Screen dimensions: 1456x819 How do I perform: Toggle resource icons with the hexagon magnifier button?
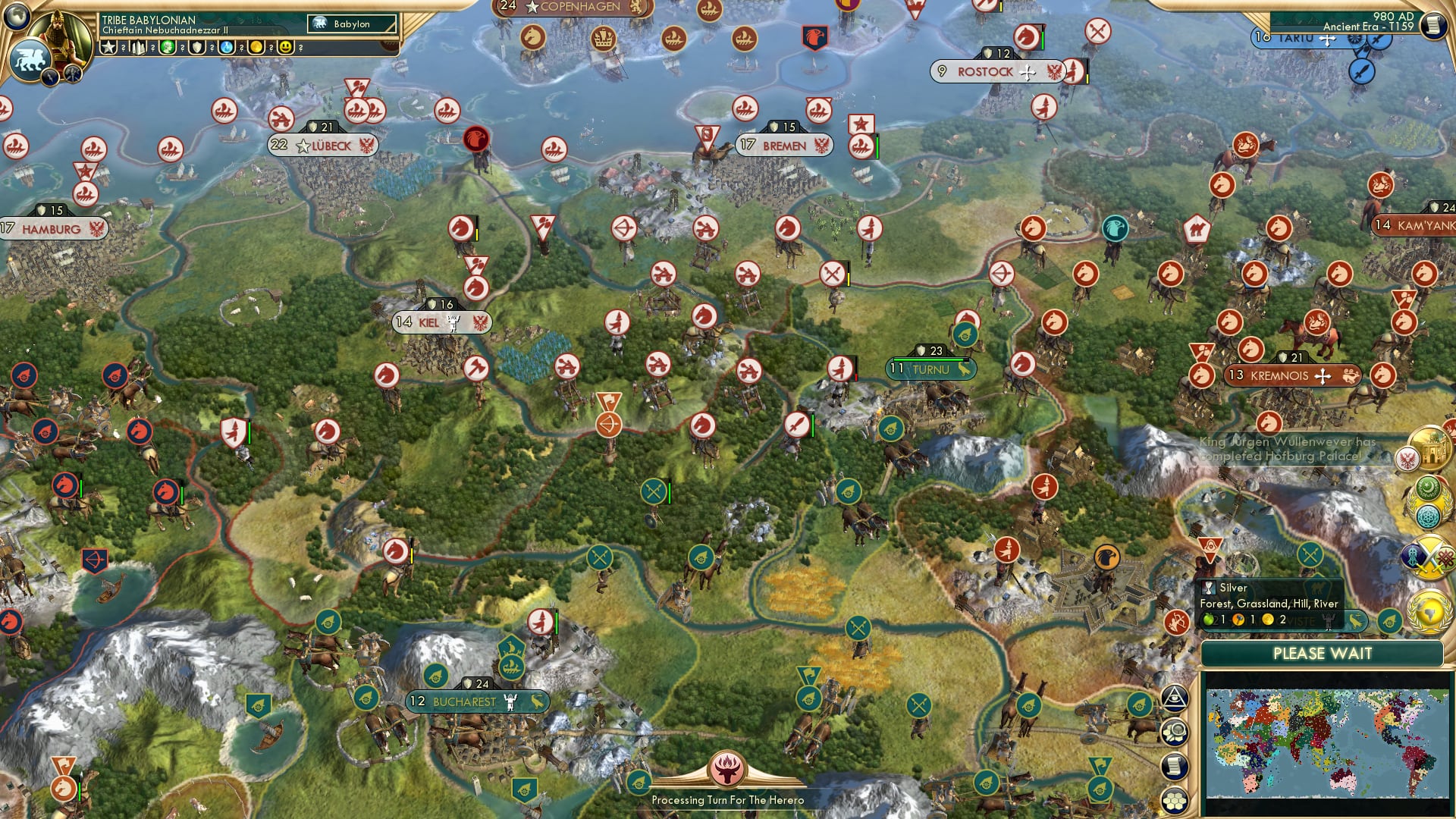click(x=1175, y=732)
